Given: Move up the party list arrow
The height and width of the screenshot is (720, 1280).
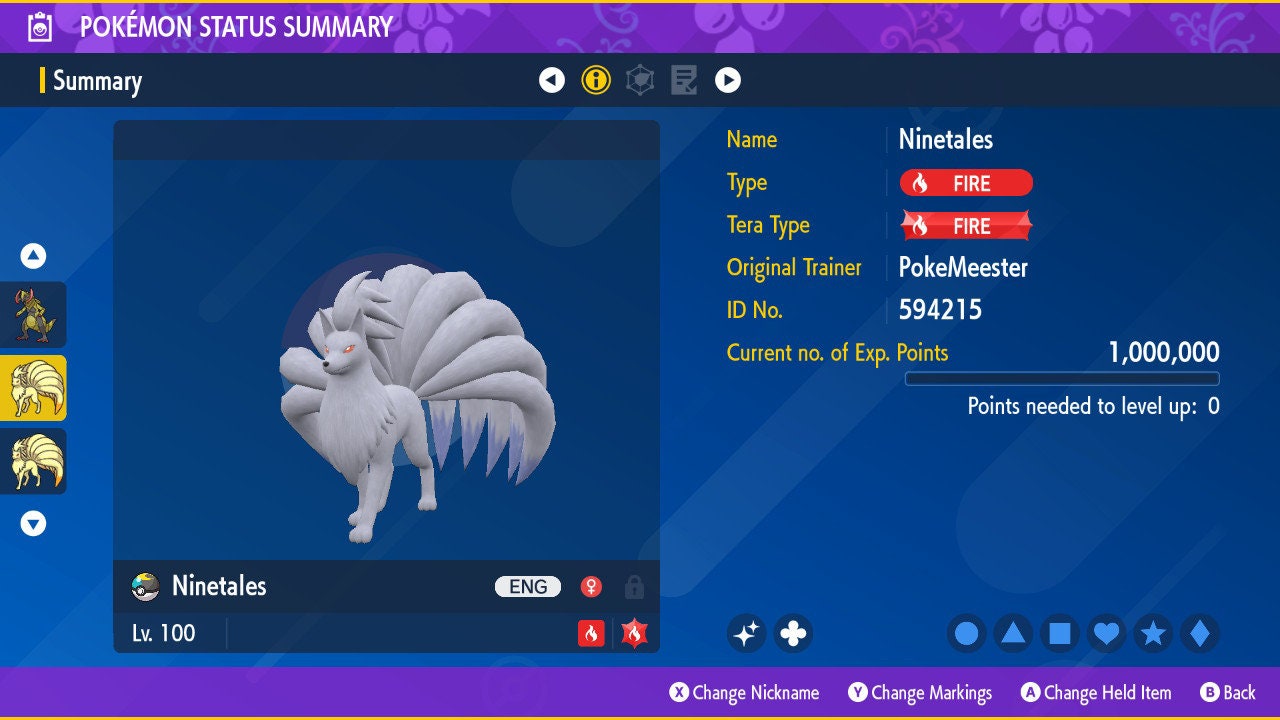Looking at the screenshot, I should click(33, 256).
